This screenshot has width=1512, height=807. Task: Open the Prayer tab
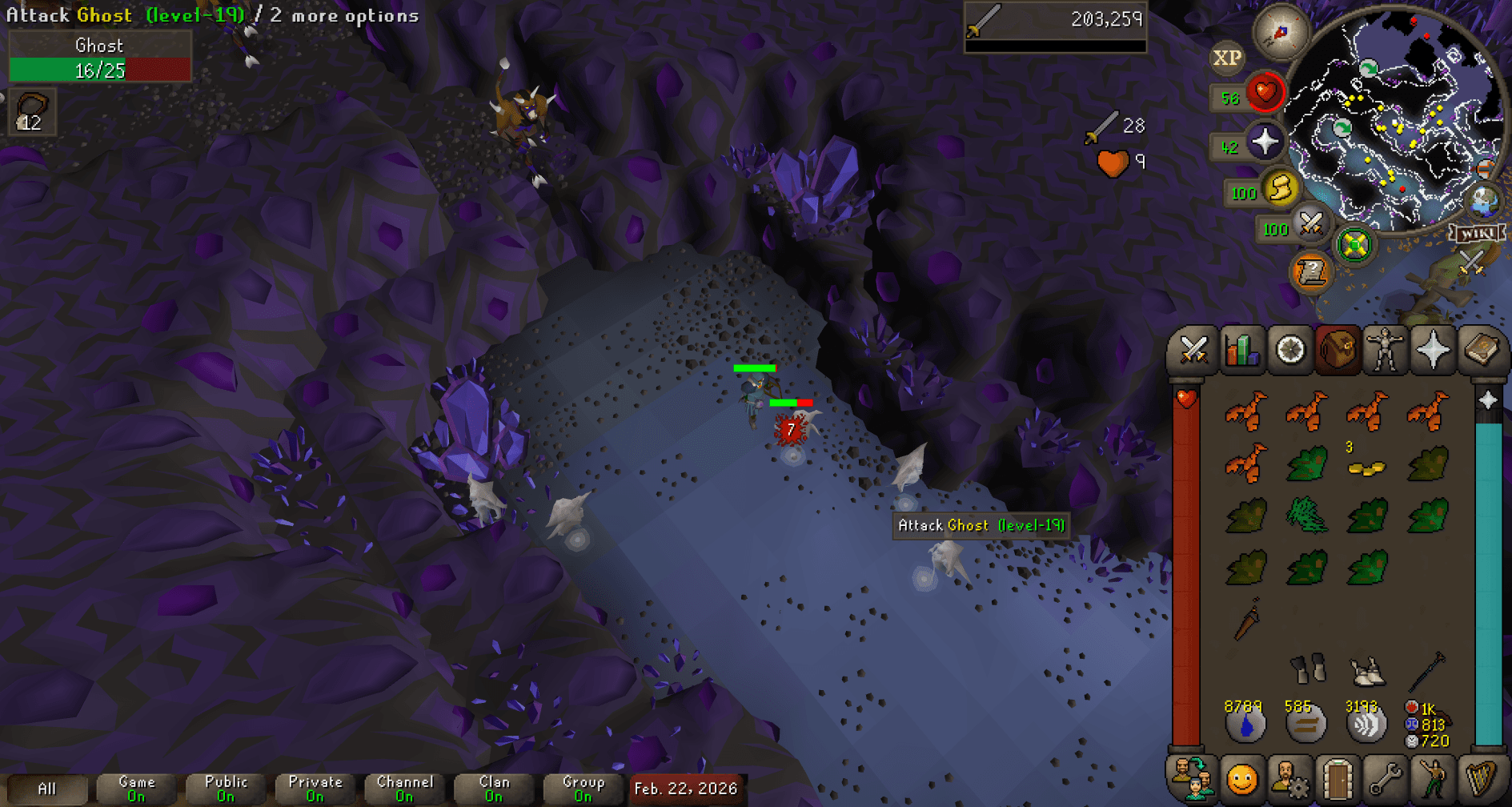coord(1434,350)
